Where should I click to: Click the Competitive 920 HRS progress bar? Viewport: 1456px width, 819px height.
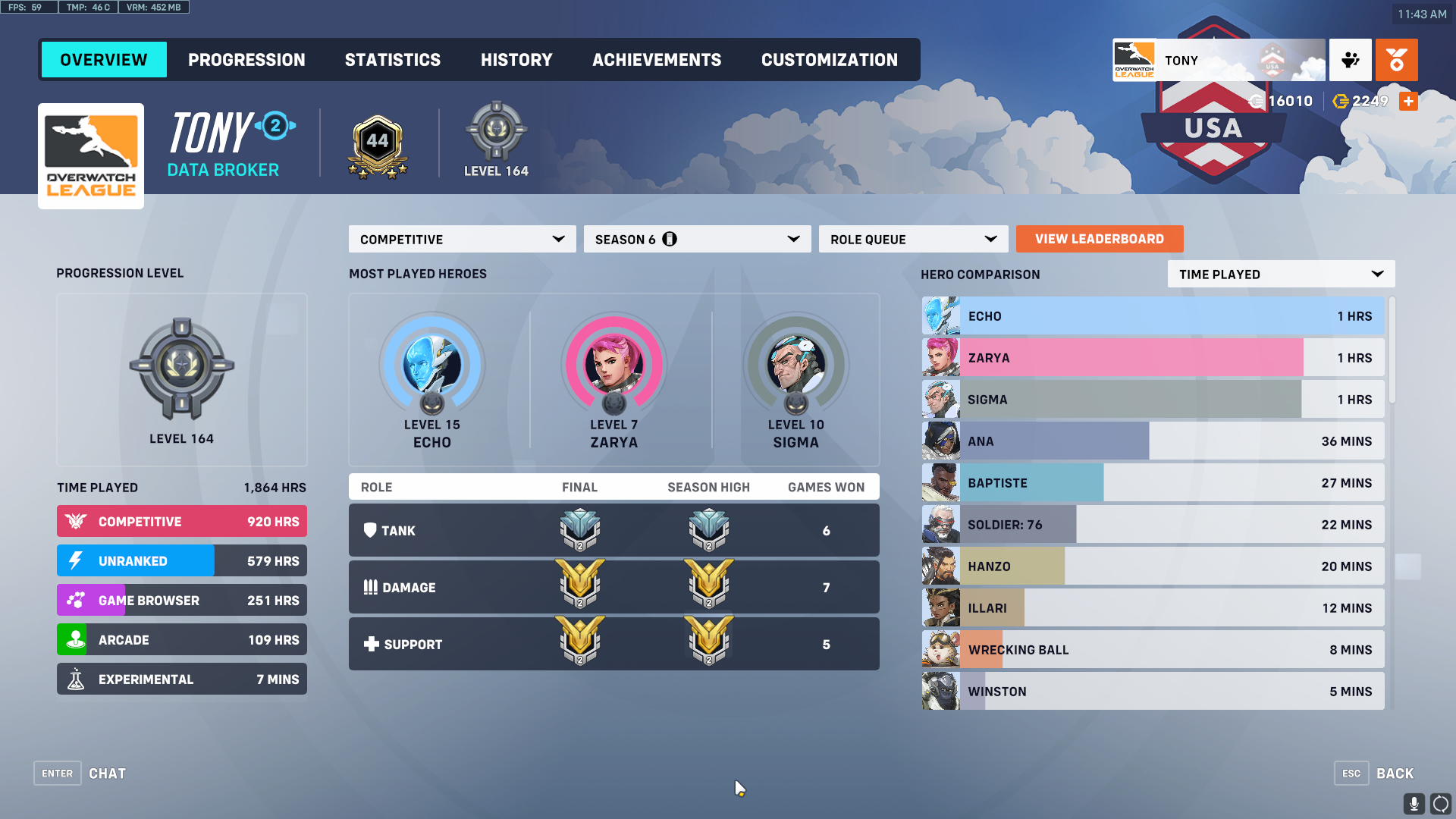click(181, 521)
